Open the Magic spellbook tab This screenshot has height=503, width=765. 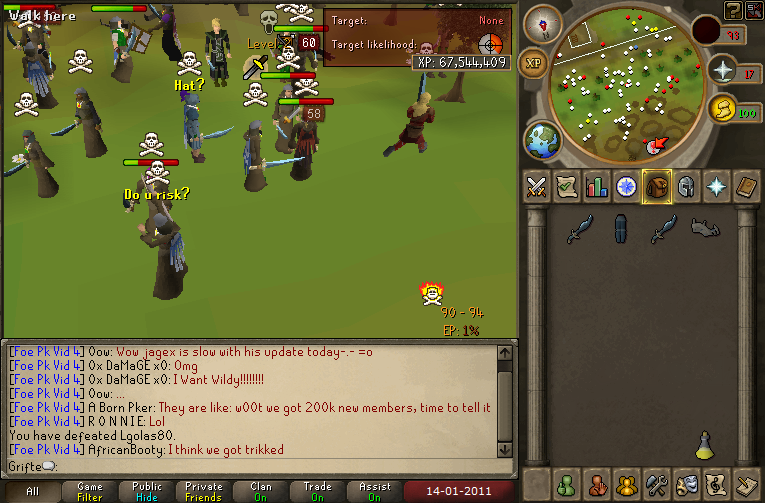point(747,187)
